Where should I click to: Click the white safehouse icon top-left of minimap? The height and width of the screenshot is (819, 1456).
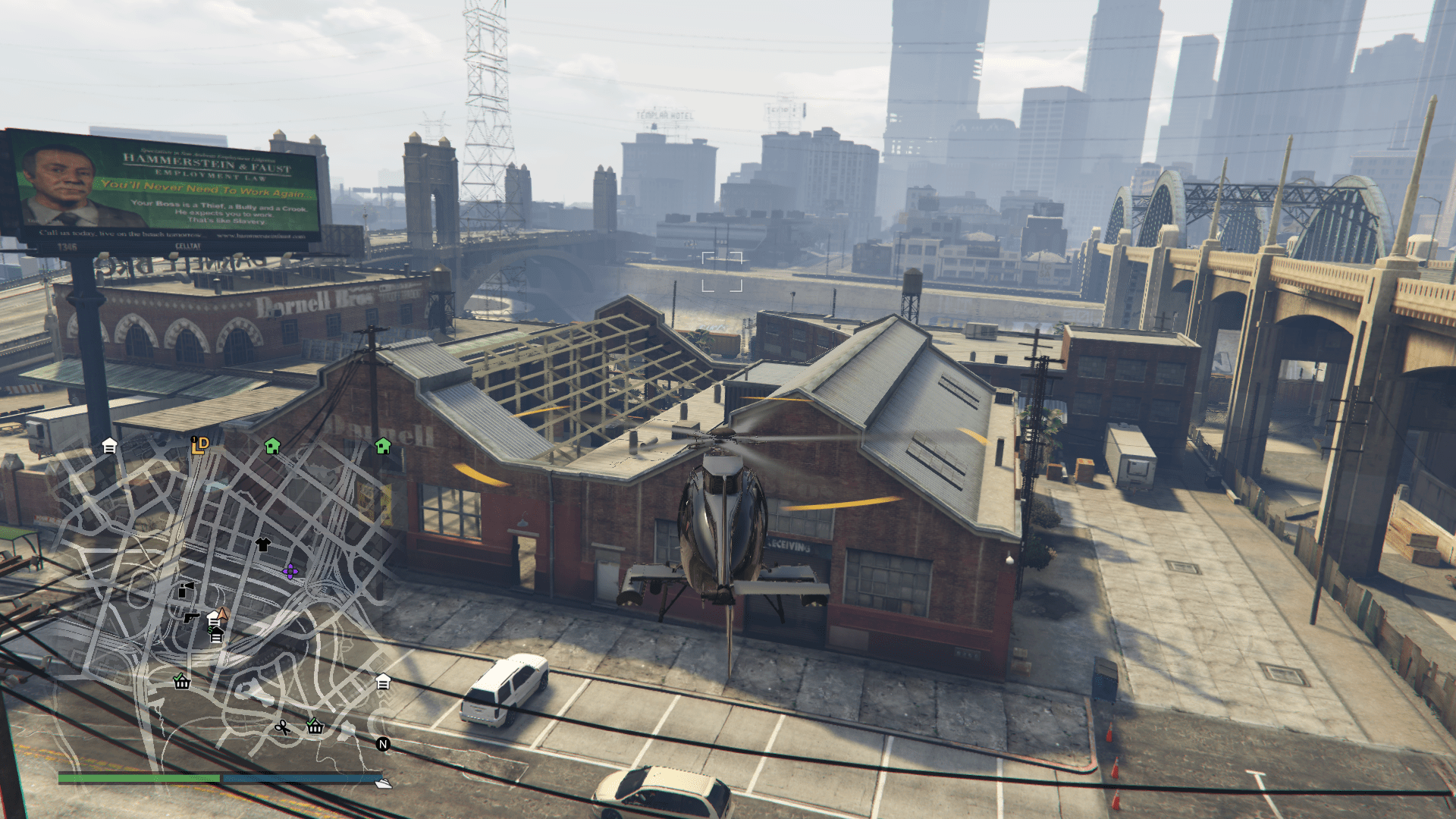click(108, 447)
